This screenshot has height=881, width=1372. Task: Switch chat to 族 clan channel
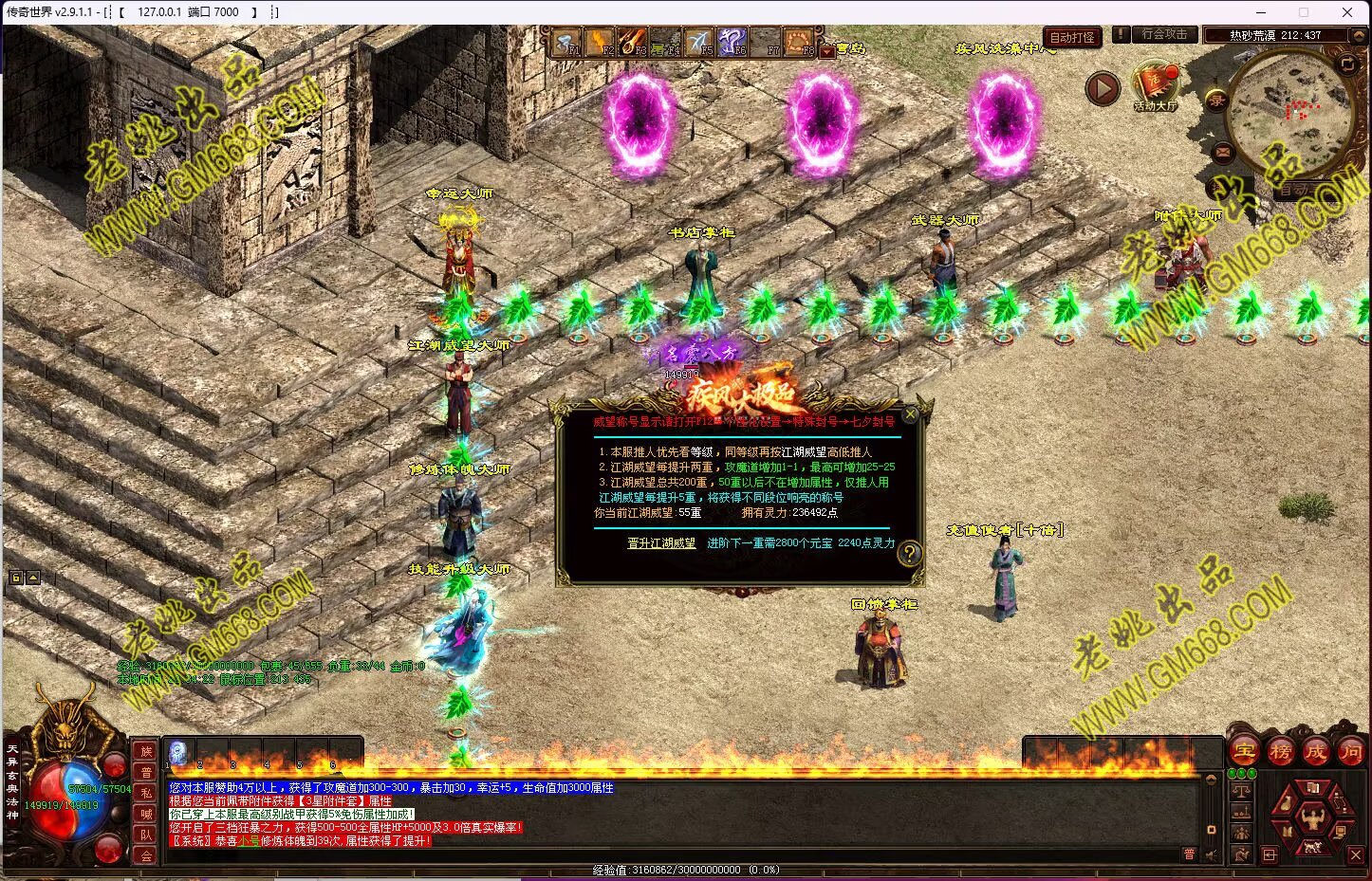coord(145,751)
